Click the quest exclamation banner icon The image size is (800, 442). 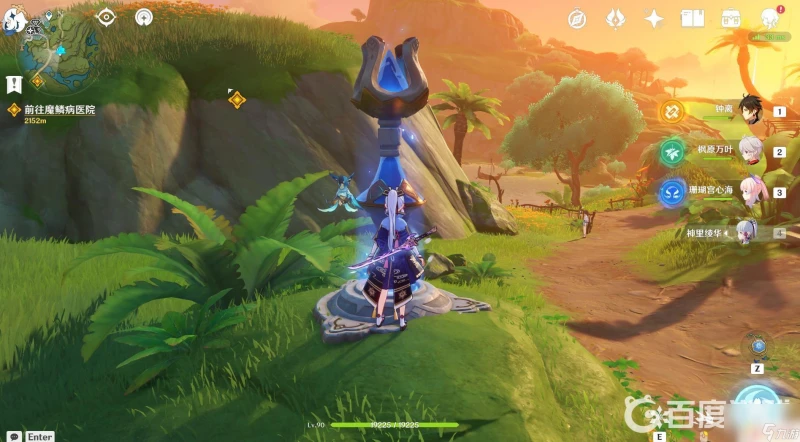(14, 85)
